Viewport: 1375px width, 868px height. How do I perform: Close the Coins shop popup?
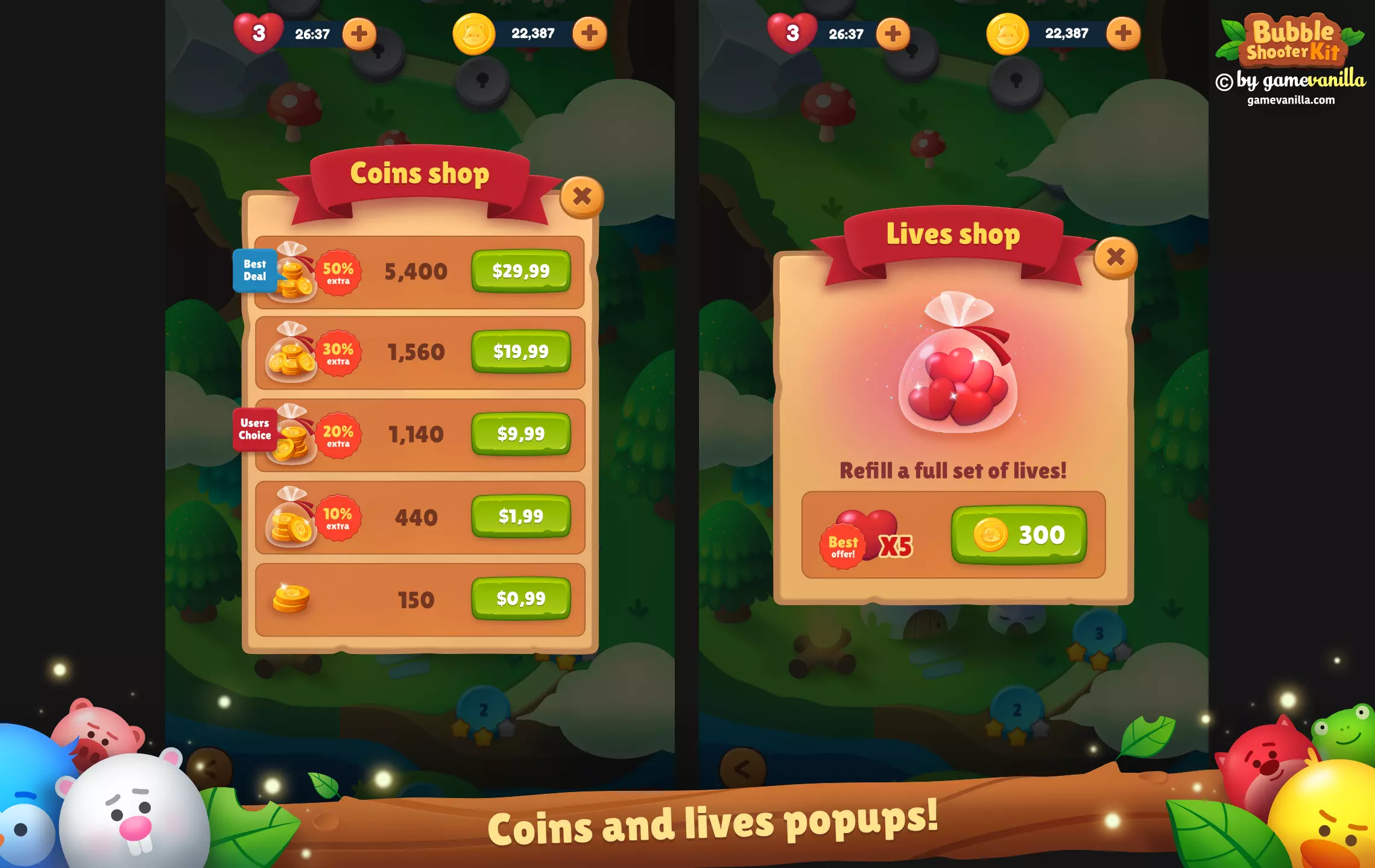(x=581, y=197)
